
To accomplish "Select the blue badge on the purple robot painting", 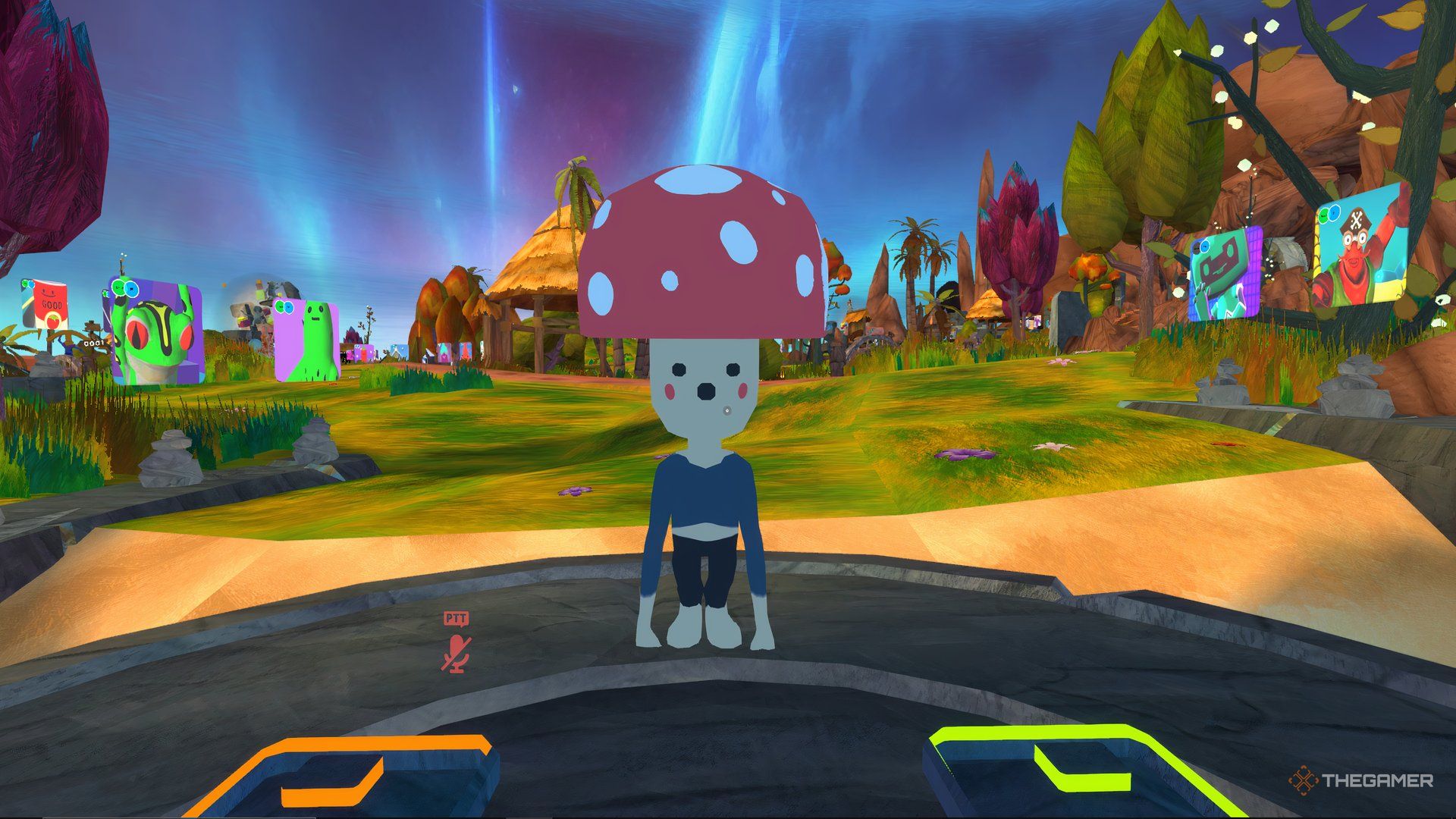I will pyautogui.click(x=1204, y=247).
